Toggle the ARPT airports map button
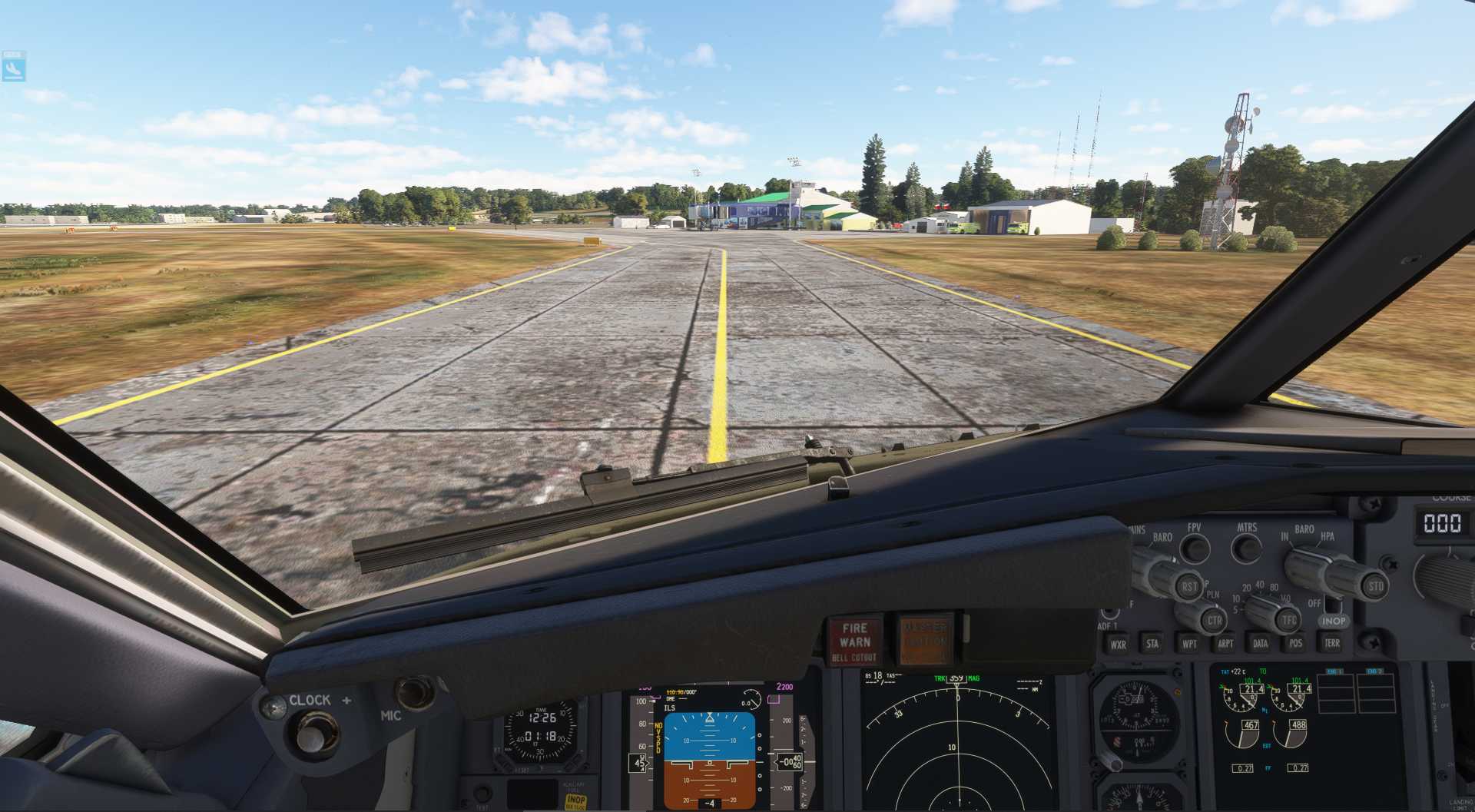This screenshot has width=1475, height=812. 1225,644
